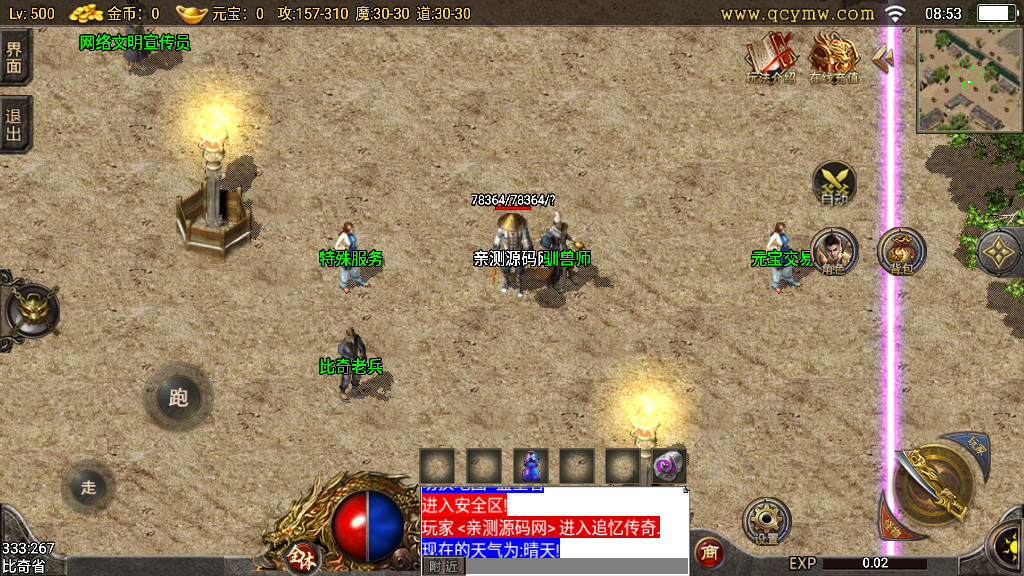Select the 走 walk mode button
The height and width of the screenshot is (576, 1024).
[89, 487]
